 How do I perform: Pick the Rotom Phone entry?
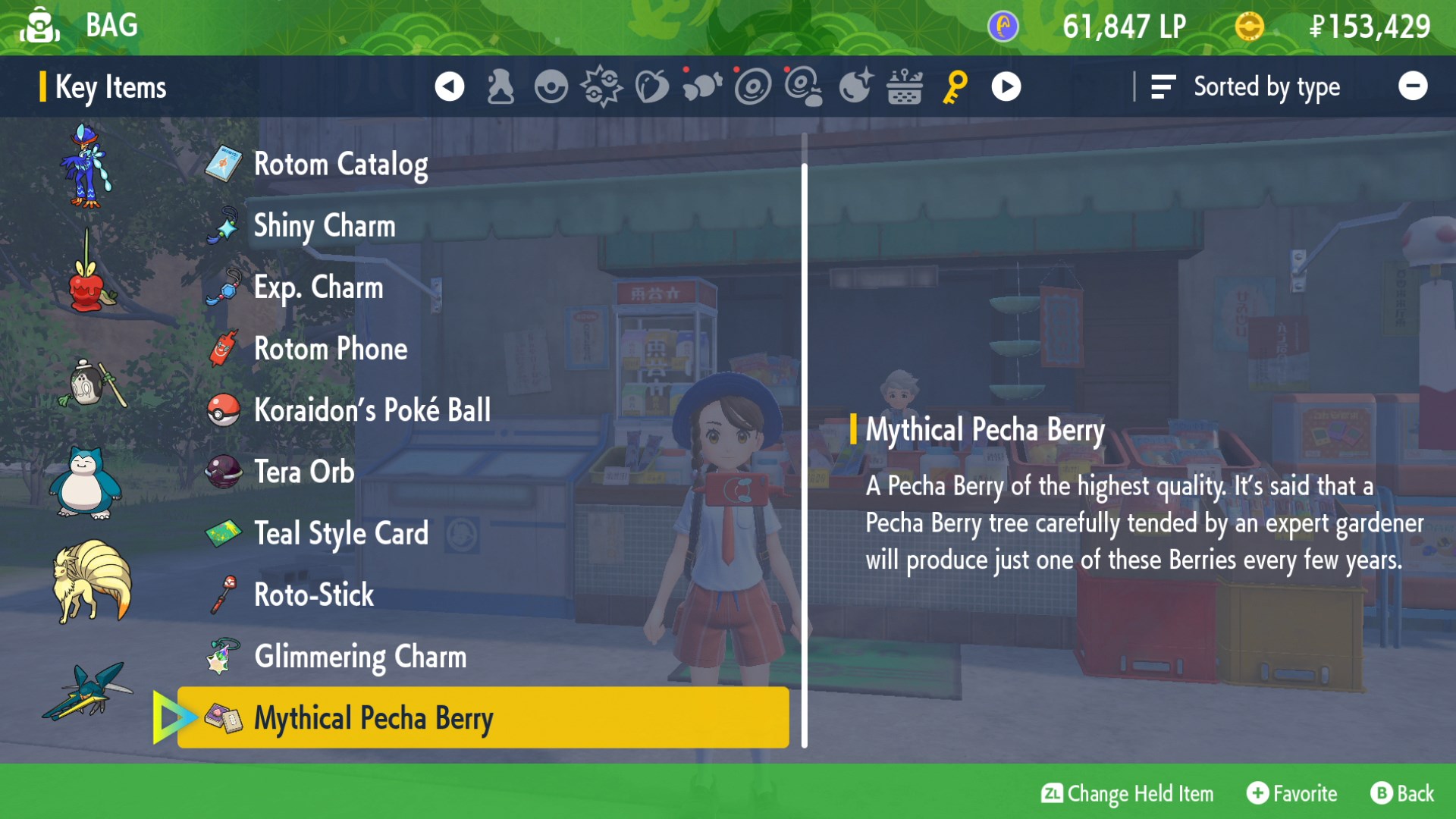(x=331, y=349)
